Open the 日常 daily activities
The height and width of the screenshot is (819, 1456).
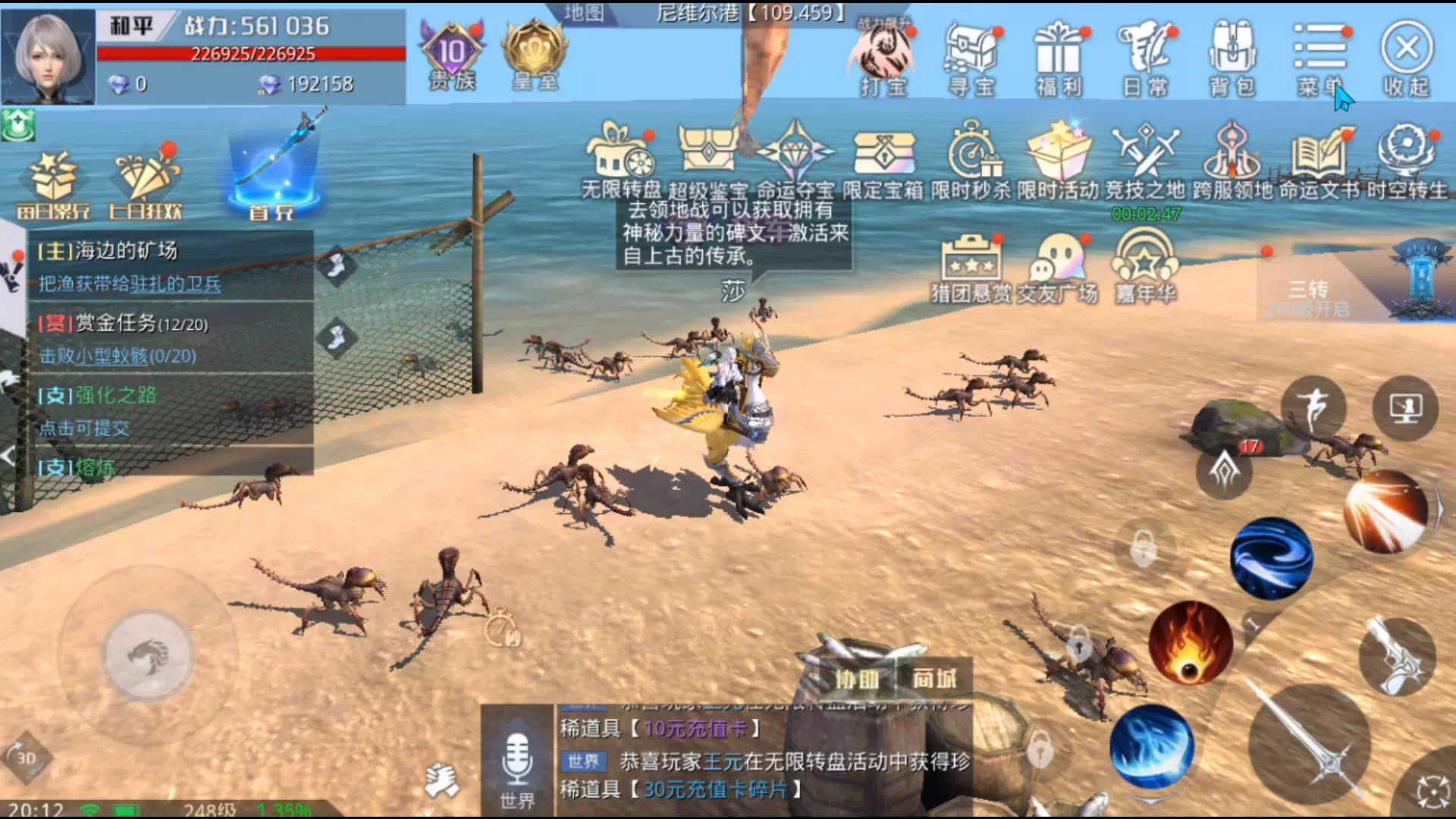(x=1145, y=58)
